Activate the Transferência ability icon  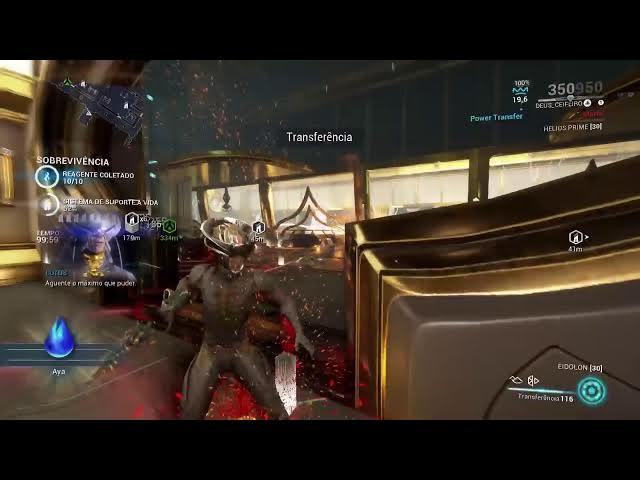coord(591,390)
